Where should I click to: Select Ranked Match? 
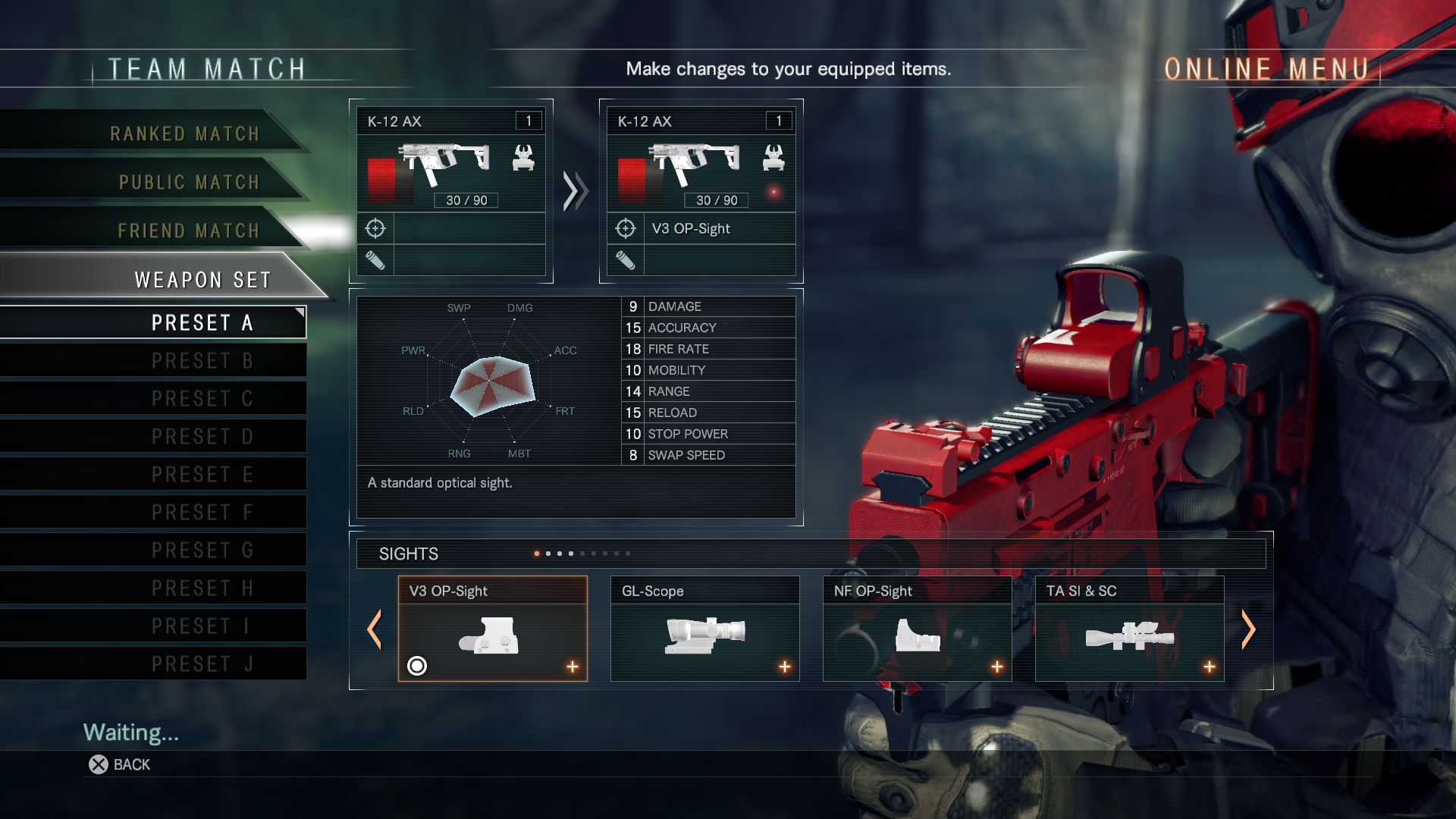[x=184, y=133]
